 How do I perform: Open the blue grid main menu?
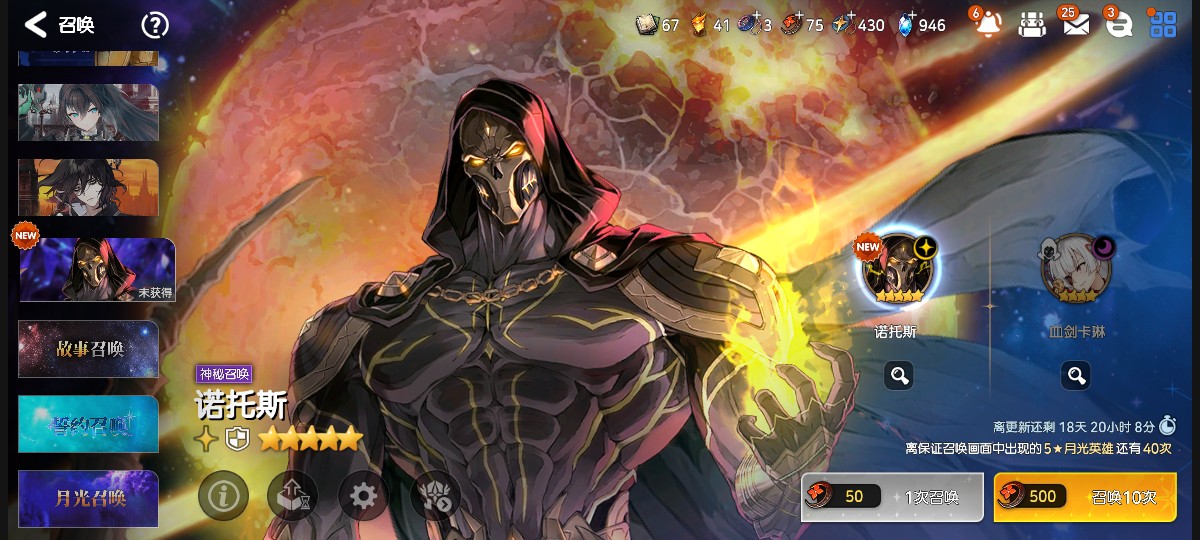pos(1163,25)
